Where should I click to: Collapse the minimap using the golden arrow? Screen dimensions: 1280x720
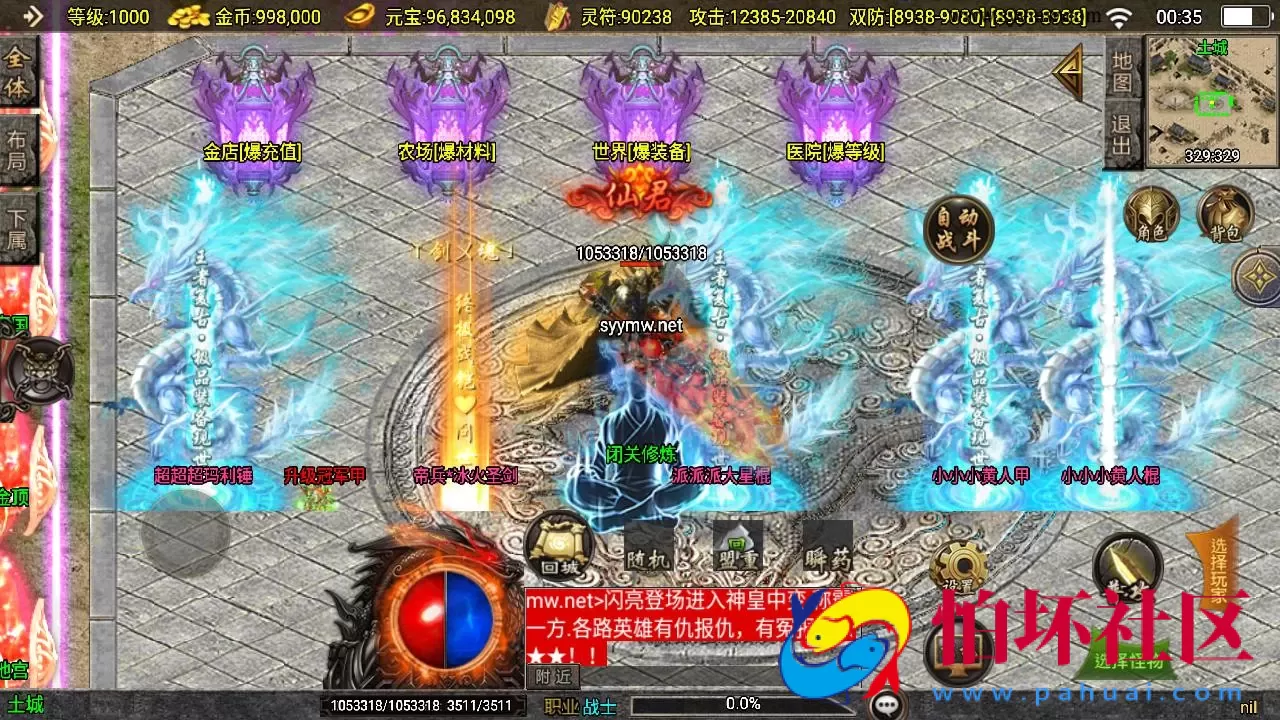[1069, 72]
